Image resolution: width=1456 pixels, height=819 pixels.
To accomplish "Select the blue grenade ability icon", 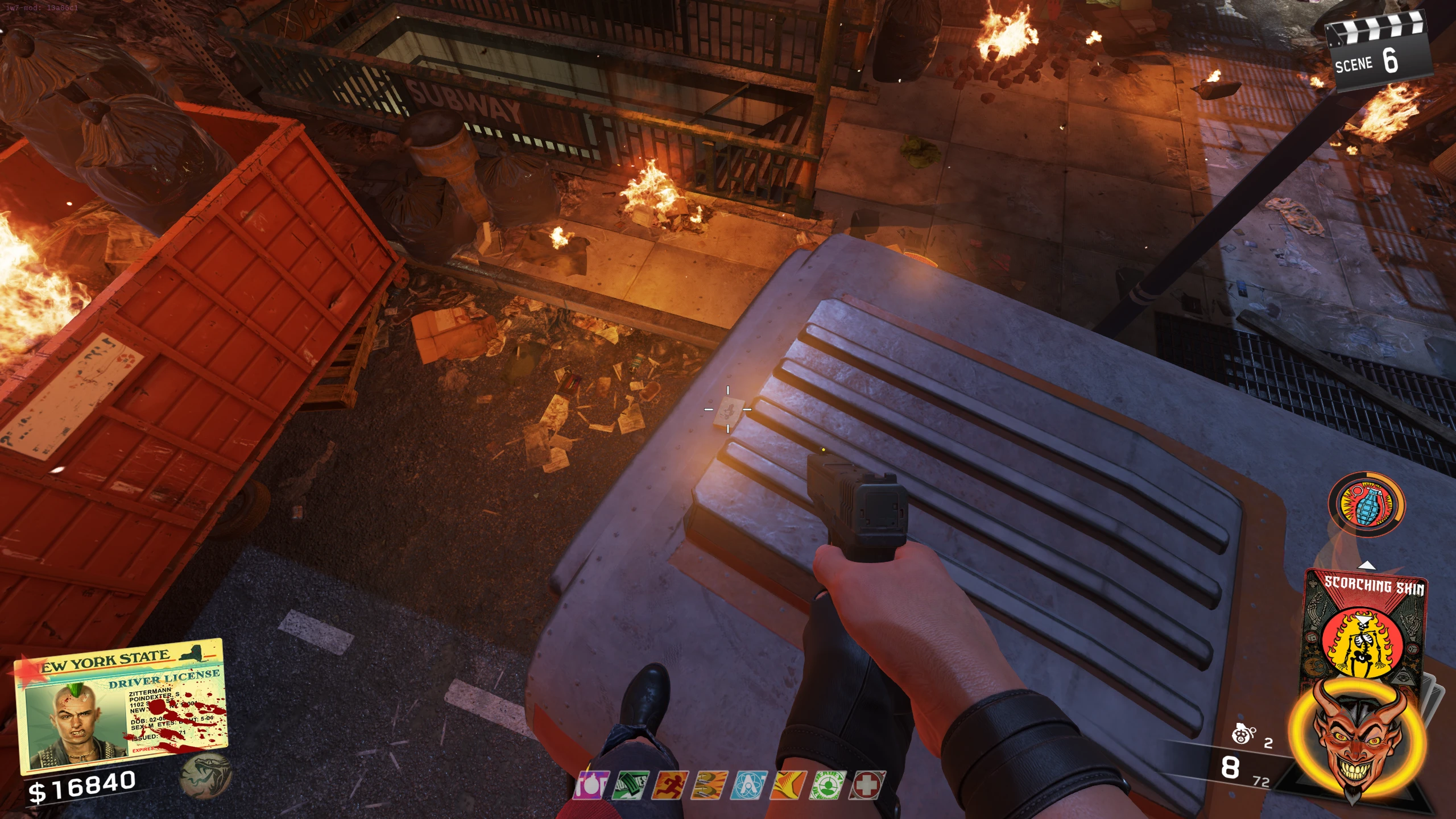I will [x=1366, y=504].
